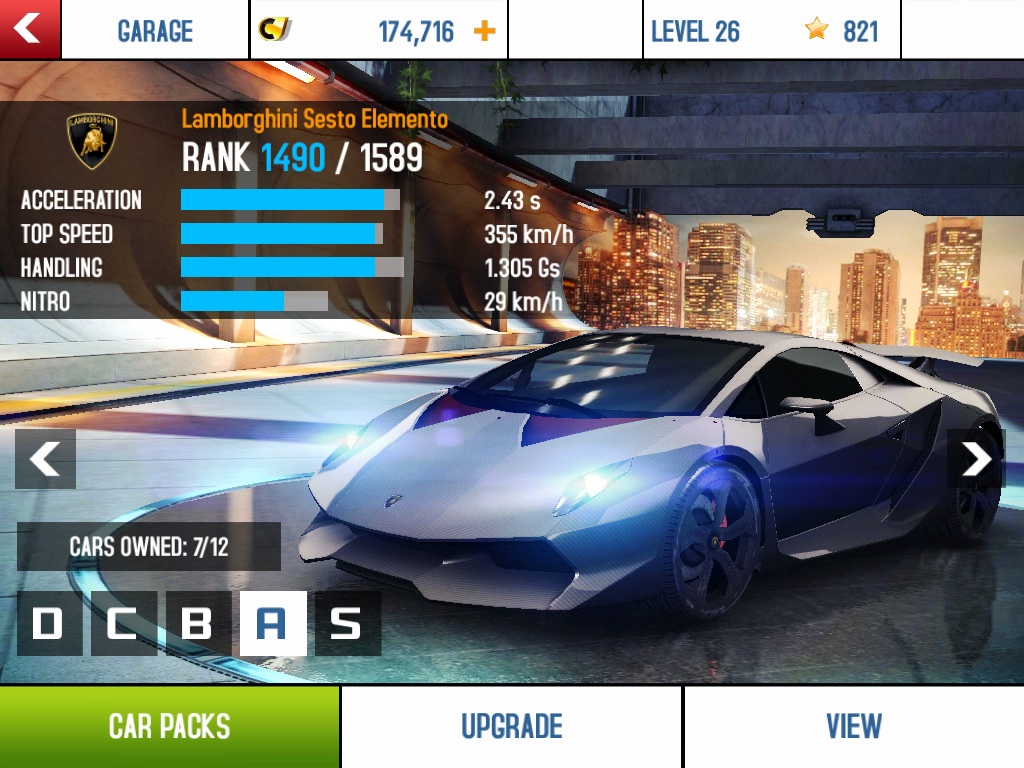
Task: Go back with the red arrow button
Action: point(29,29)
